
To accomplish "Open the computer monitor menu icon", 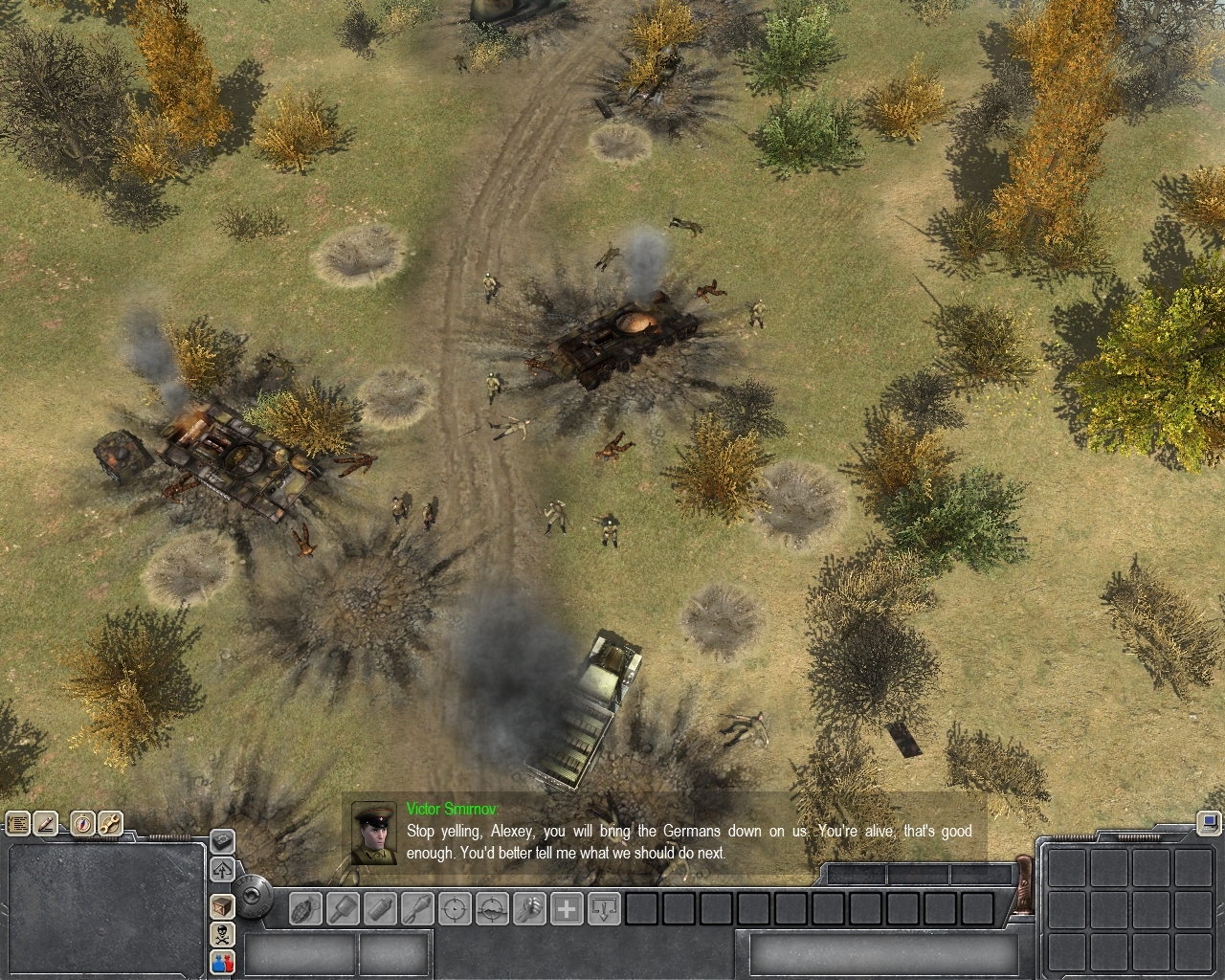I will pyautogui.click(x=1209, y=822).
